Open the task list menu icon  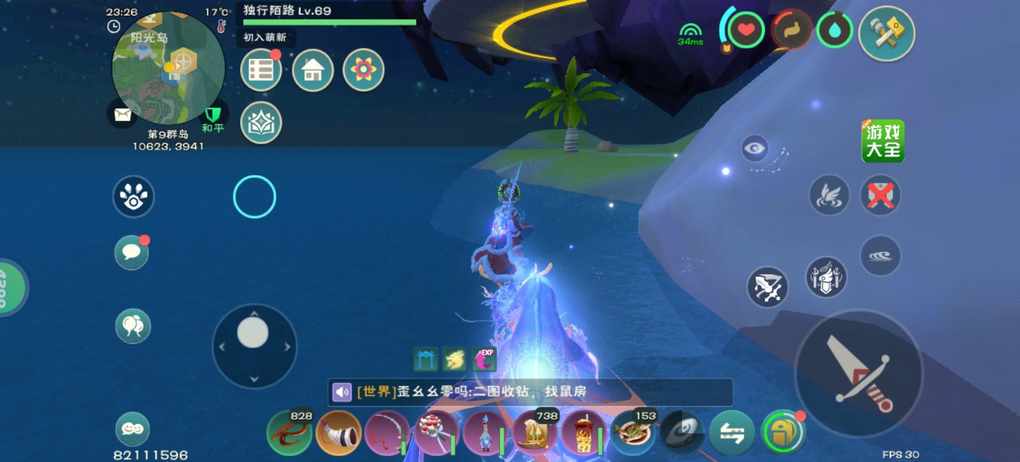[x=261, y=70]
